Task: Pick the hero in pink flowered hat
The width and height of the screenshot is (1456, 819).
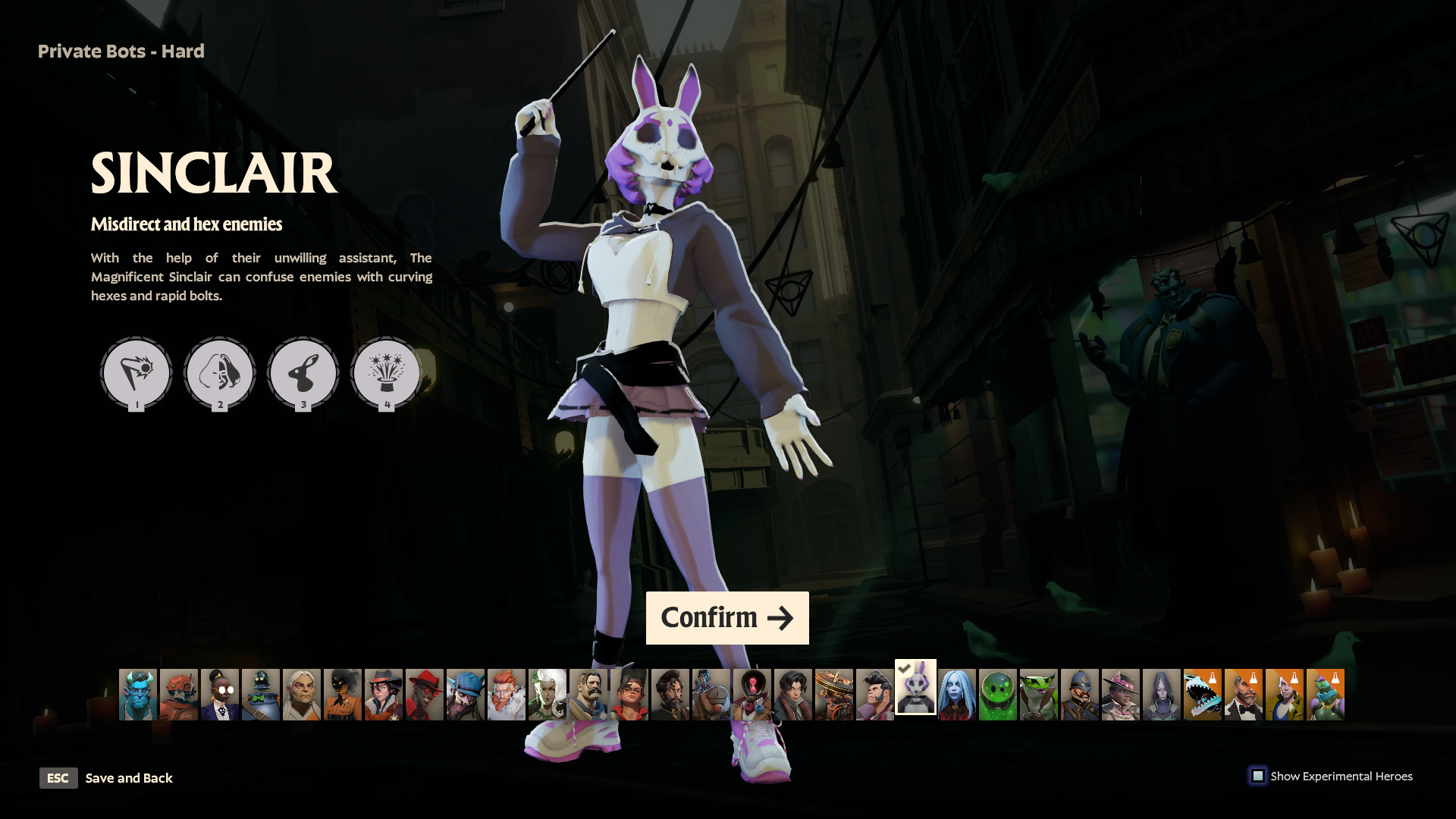Action: pos(1121,695)
